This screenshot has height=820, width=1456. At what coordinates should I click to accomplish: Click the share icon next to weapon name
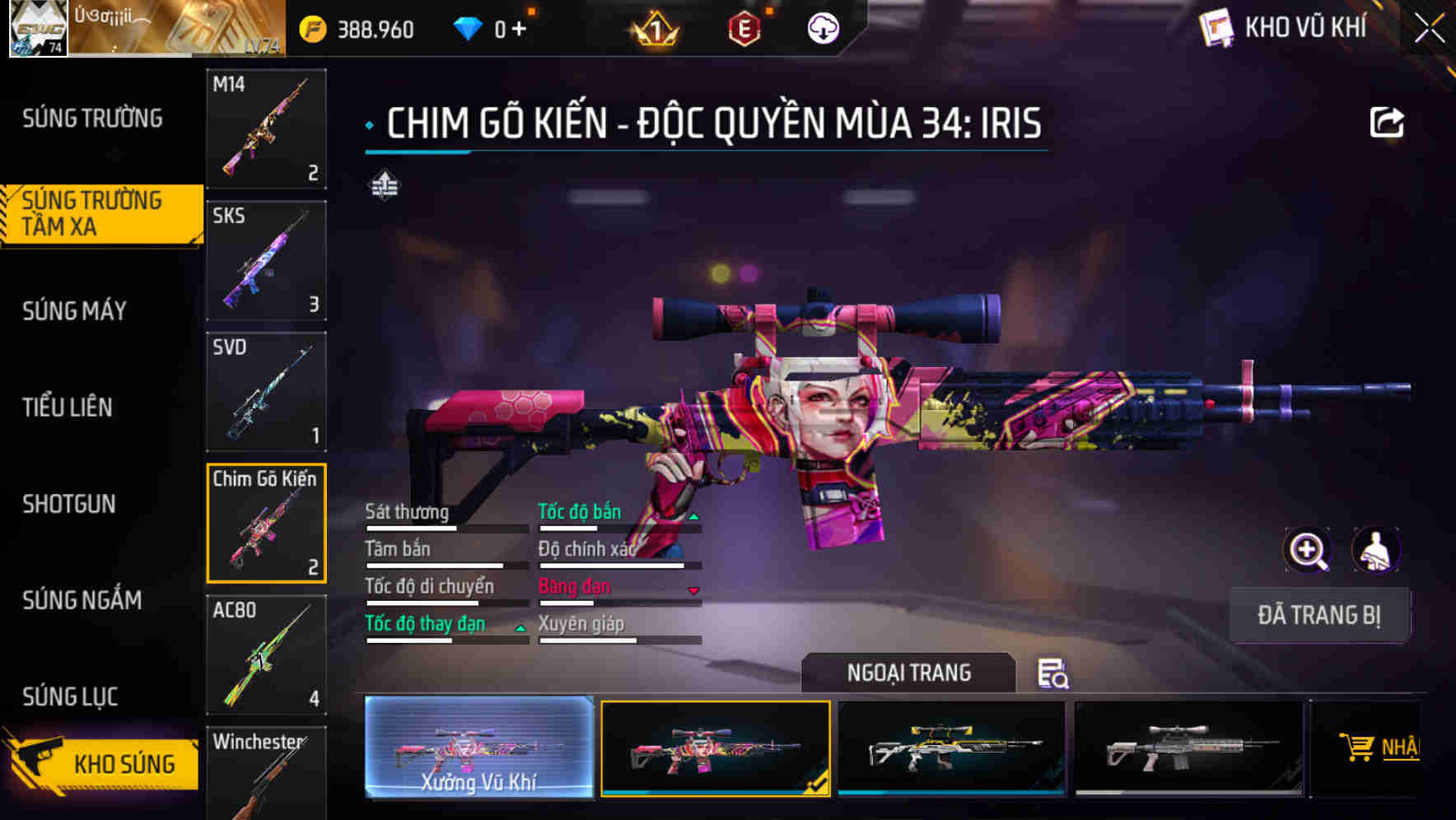click(x=1388, y=120)
